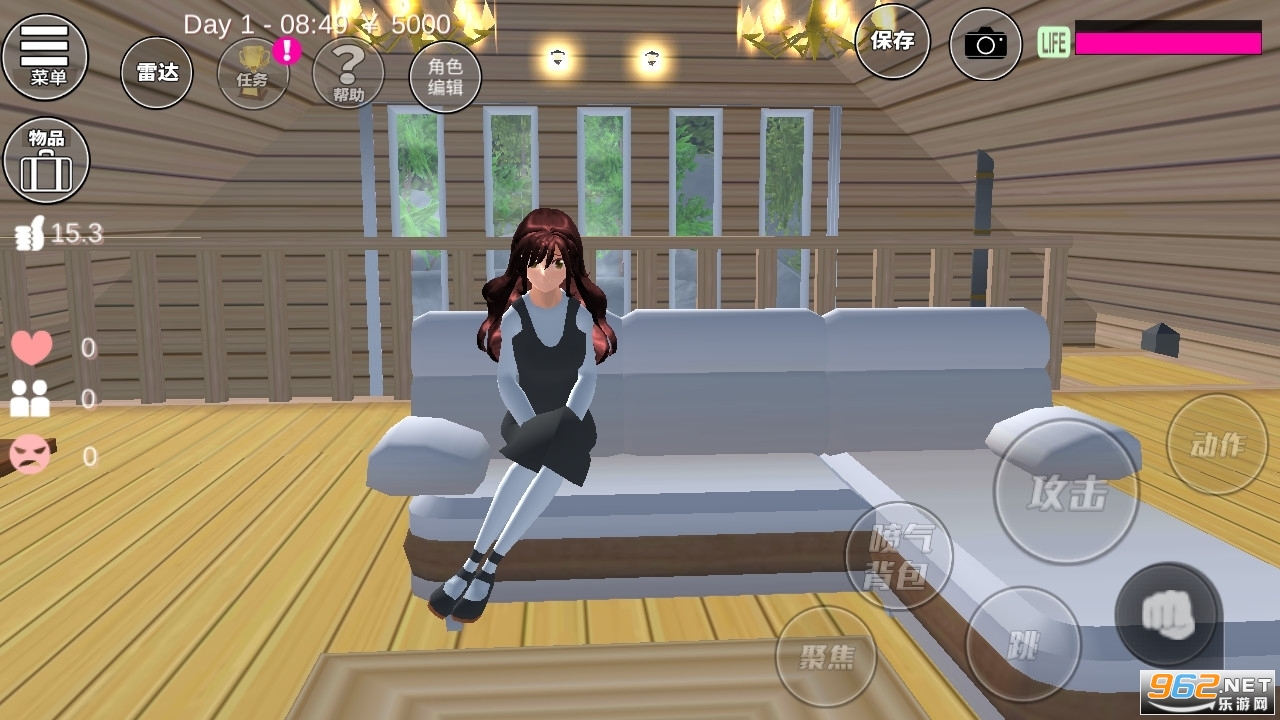1280x720 pixels.
Task: Hit the fist punch icon
Action: [1167, 615]
